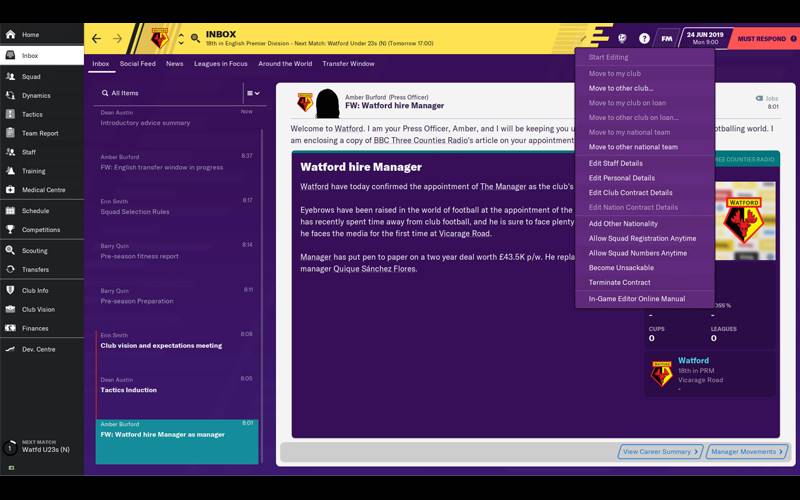
Task: Show the Leagues in Focus tab
Action: 220,64
